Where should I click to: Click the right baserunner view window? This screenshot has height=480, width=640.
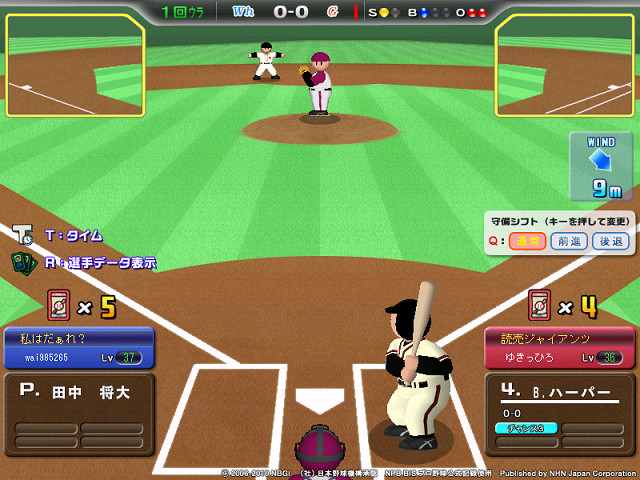pos(565,66)
